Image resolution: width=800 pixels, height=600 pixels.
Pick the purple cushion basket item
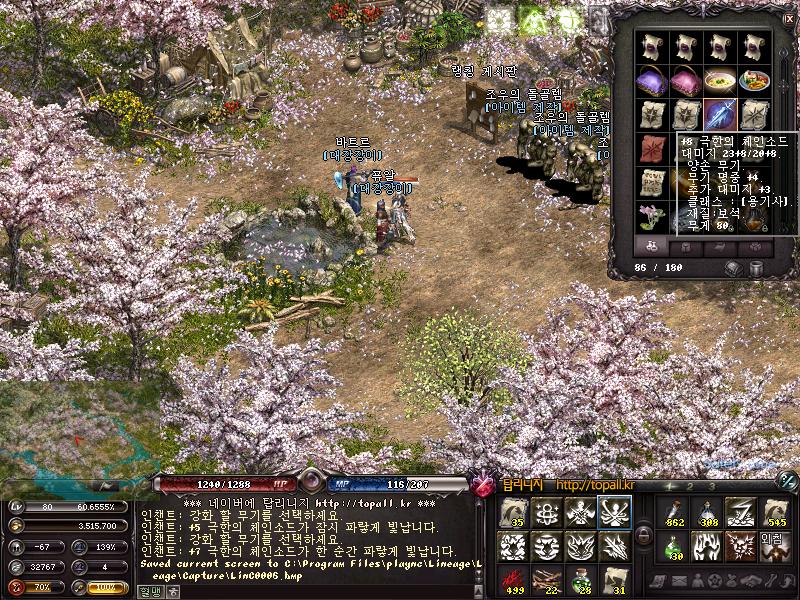(x=654, y=80)
